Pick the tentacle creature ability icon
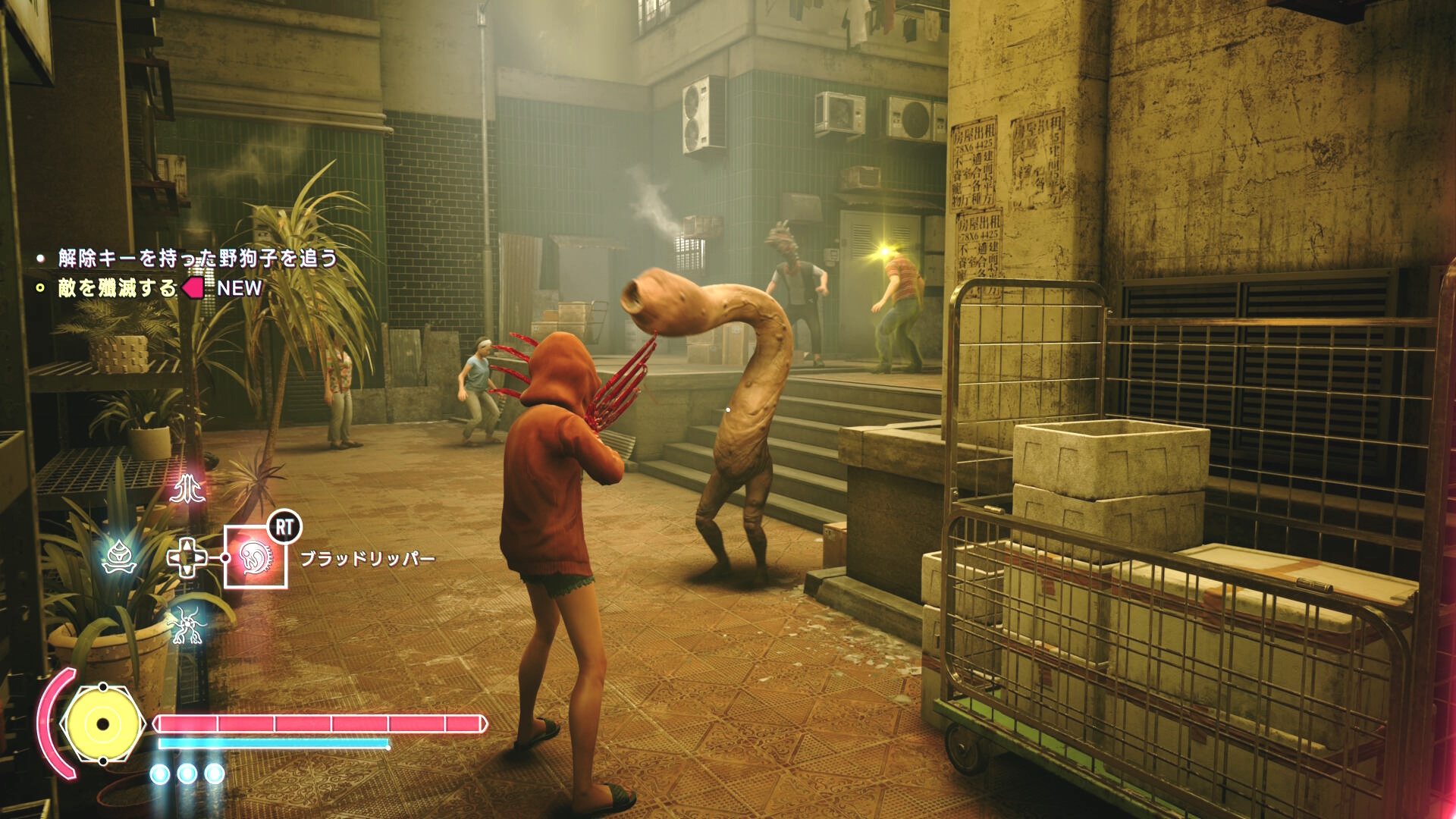This screenshot has width=1456, height=819. coord(187,626)
